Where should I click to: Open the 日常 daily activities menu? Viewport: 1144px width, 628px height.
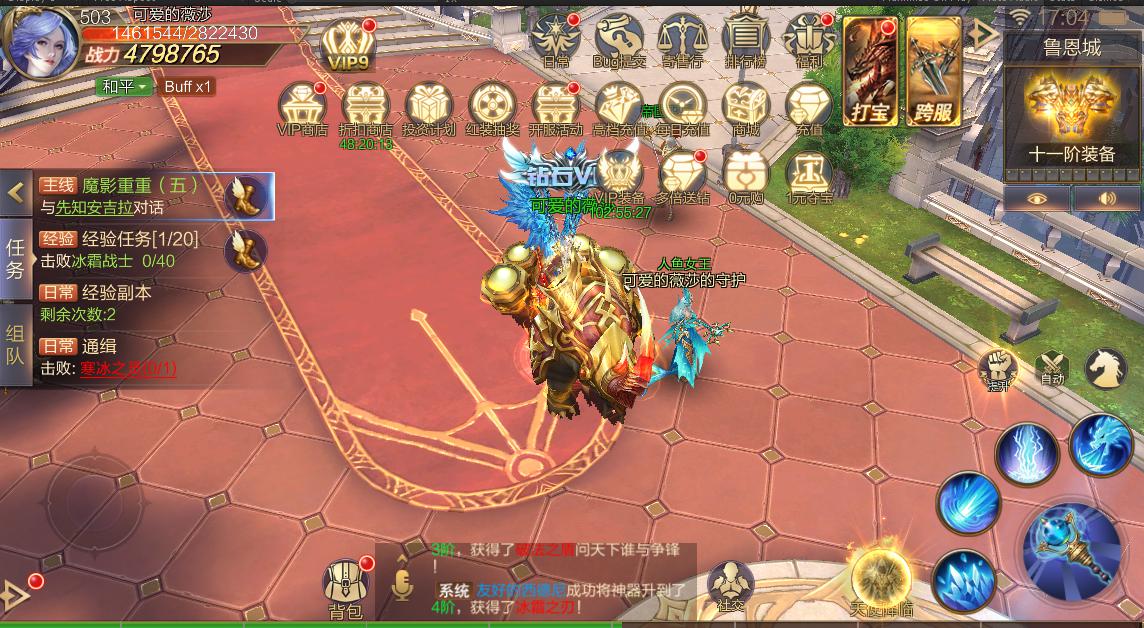(x=556, y=39)
